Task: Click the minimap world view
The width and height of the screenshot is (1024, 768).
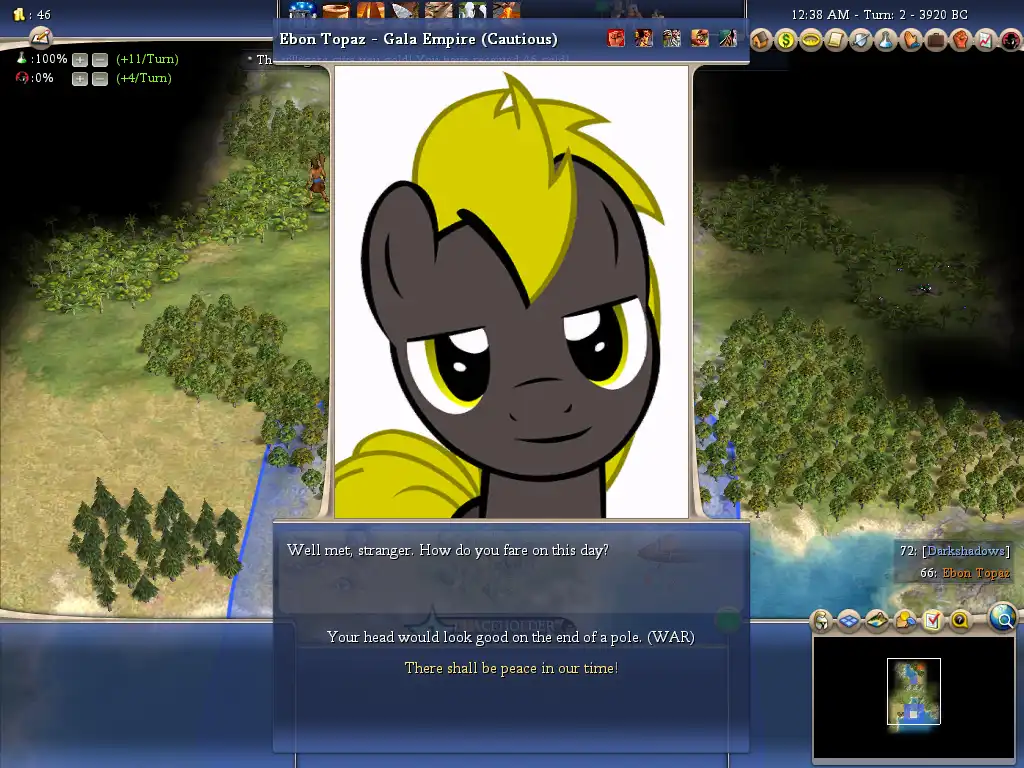Action: pyautogui.click(x=913, y=691)
